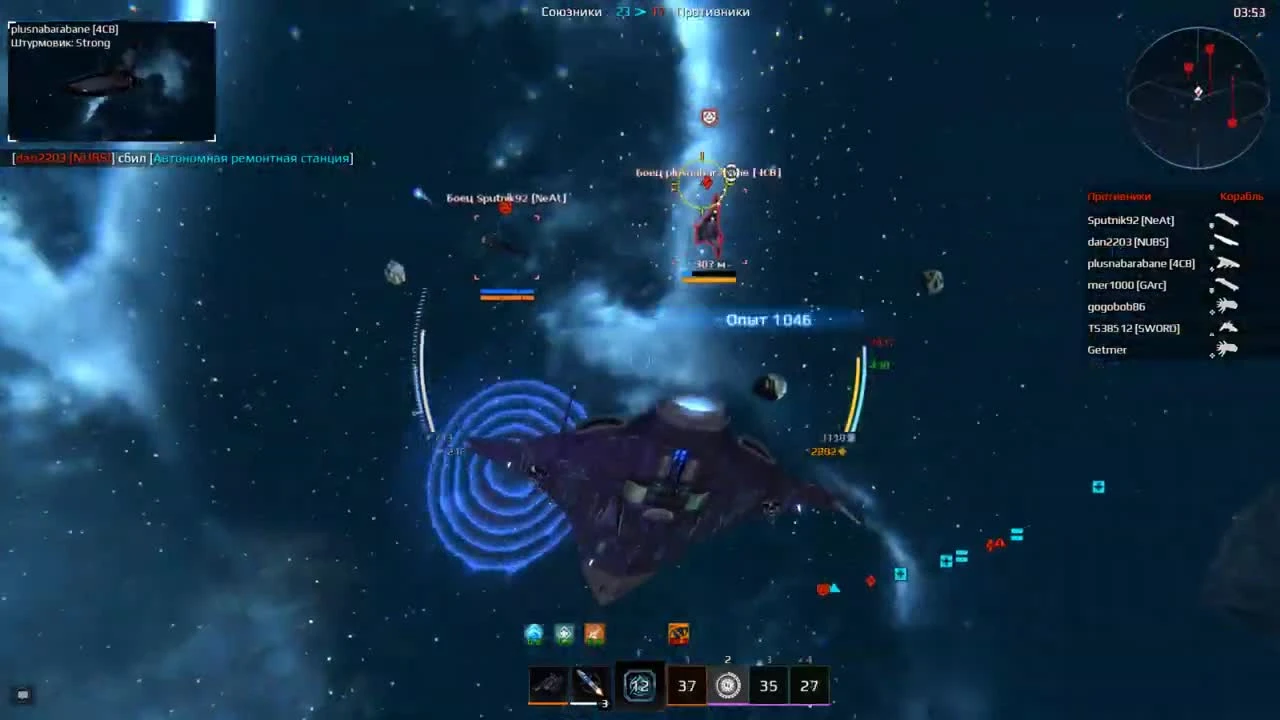The height and width of the screenshot is (720, 1280).
Task: Activate the F-key module showing 12
Action: 640,685
